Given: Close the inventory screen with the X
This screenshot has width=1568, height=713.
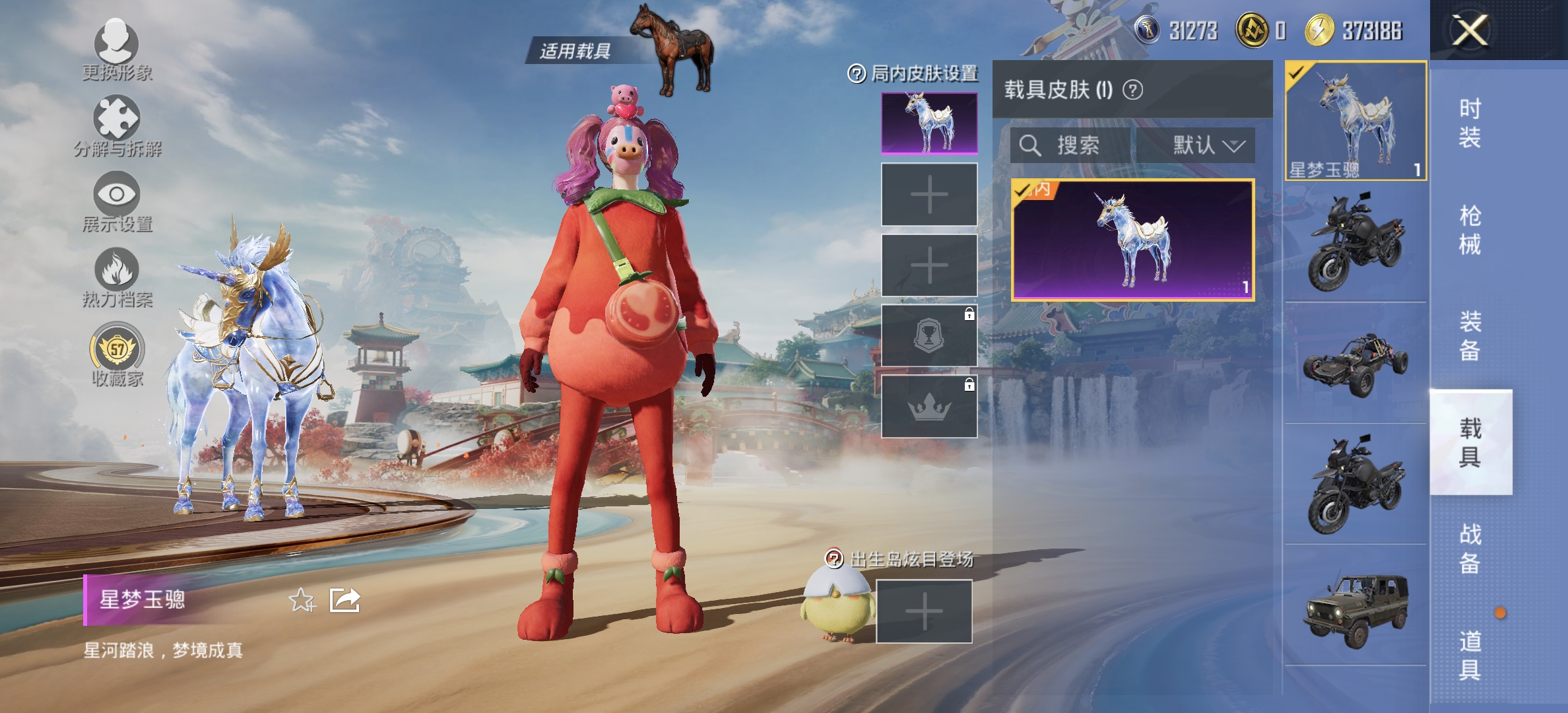Looking at the screenshot, I should [1470, 30].
